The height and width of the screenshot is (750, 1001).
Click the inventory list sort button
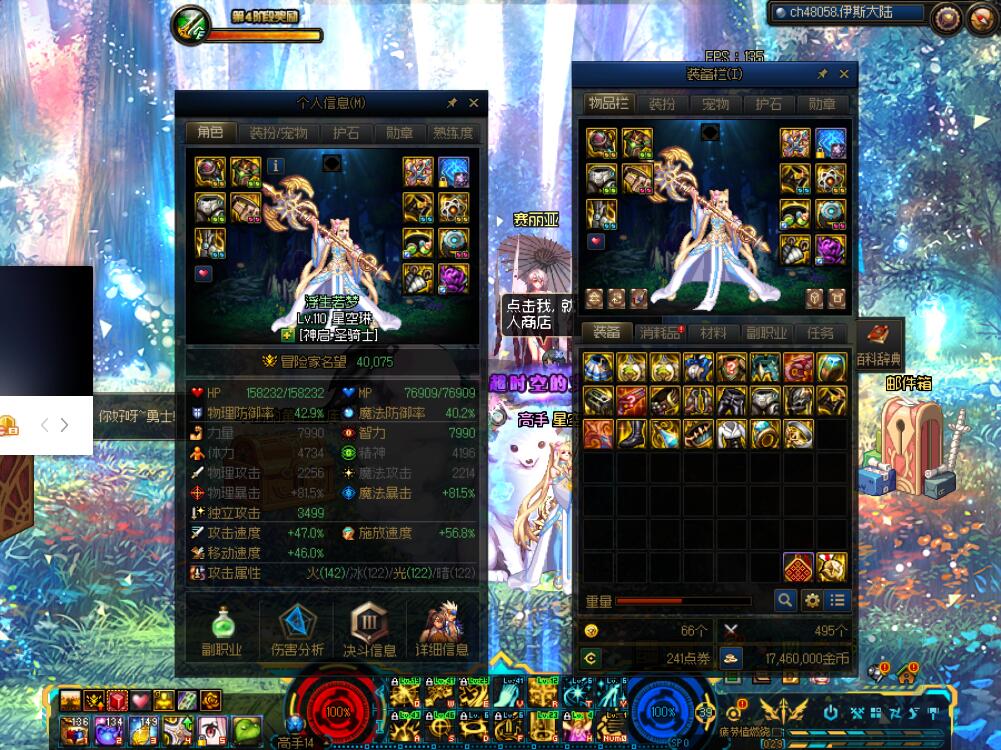[x=837, y=600]
